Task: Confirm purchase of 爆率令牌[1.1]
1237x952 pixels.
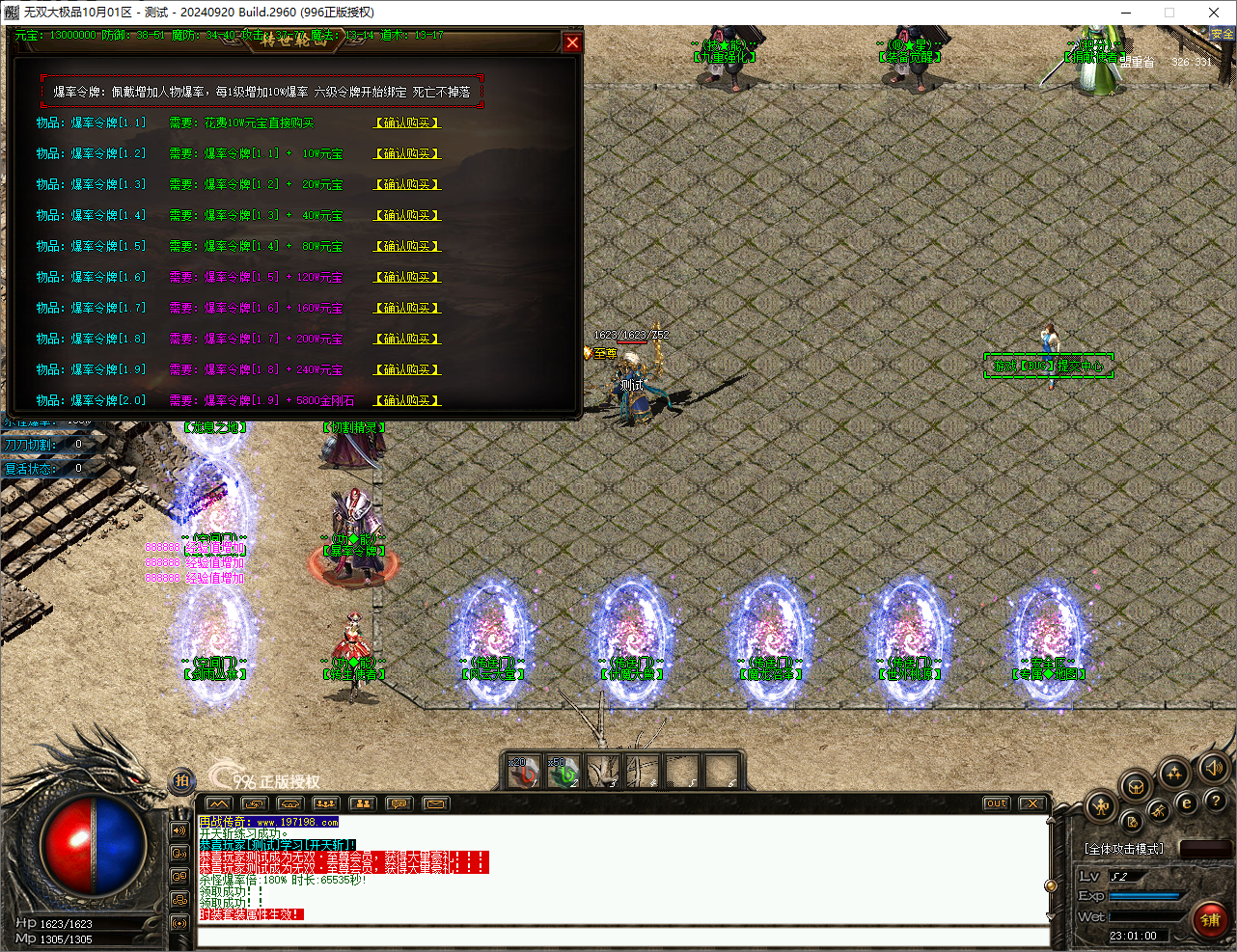Action: (404, 122)
